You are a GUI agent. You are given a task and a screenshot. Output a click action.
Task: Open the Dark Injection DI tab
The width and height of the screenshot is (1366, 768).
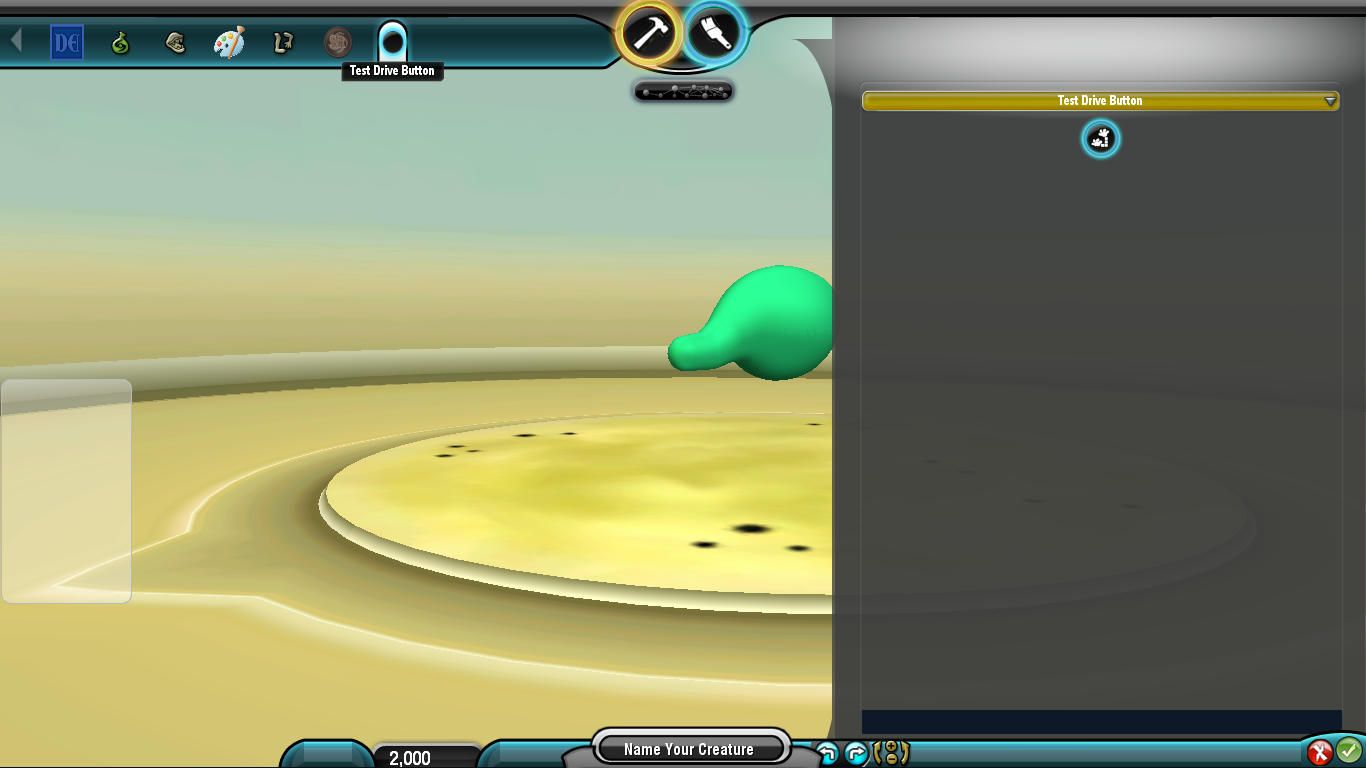point(67,43)
